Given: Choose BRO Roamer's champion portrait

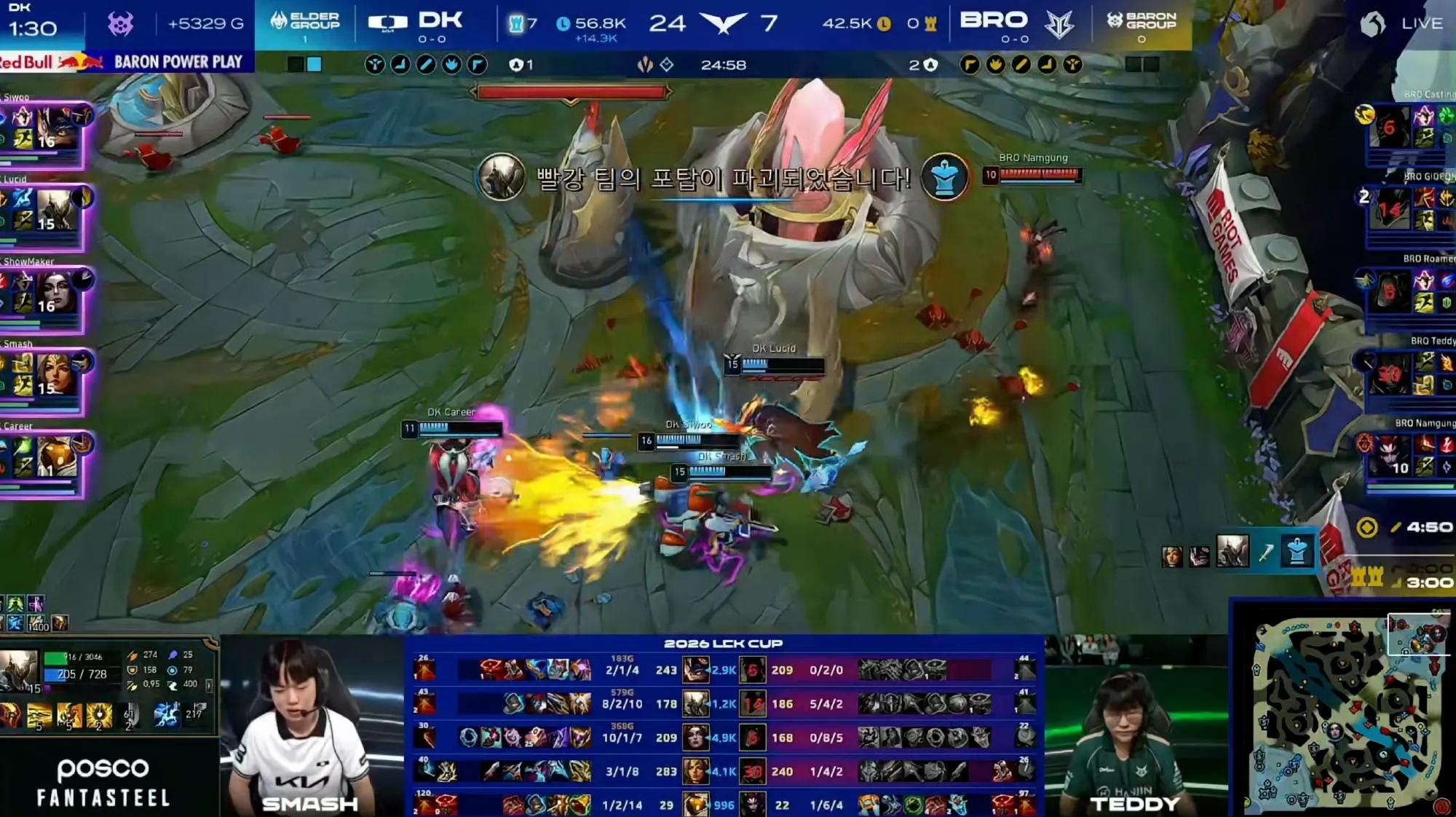Looking at the screenshot, I should point(1390,291).
